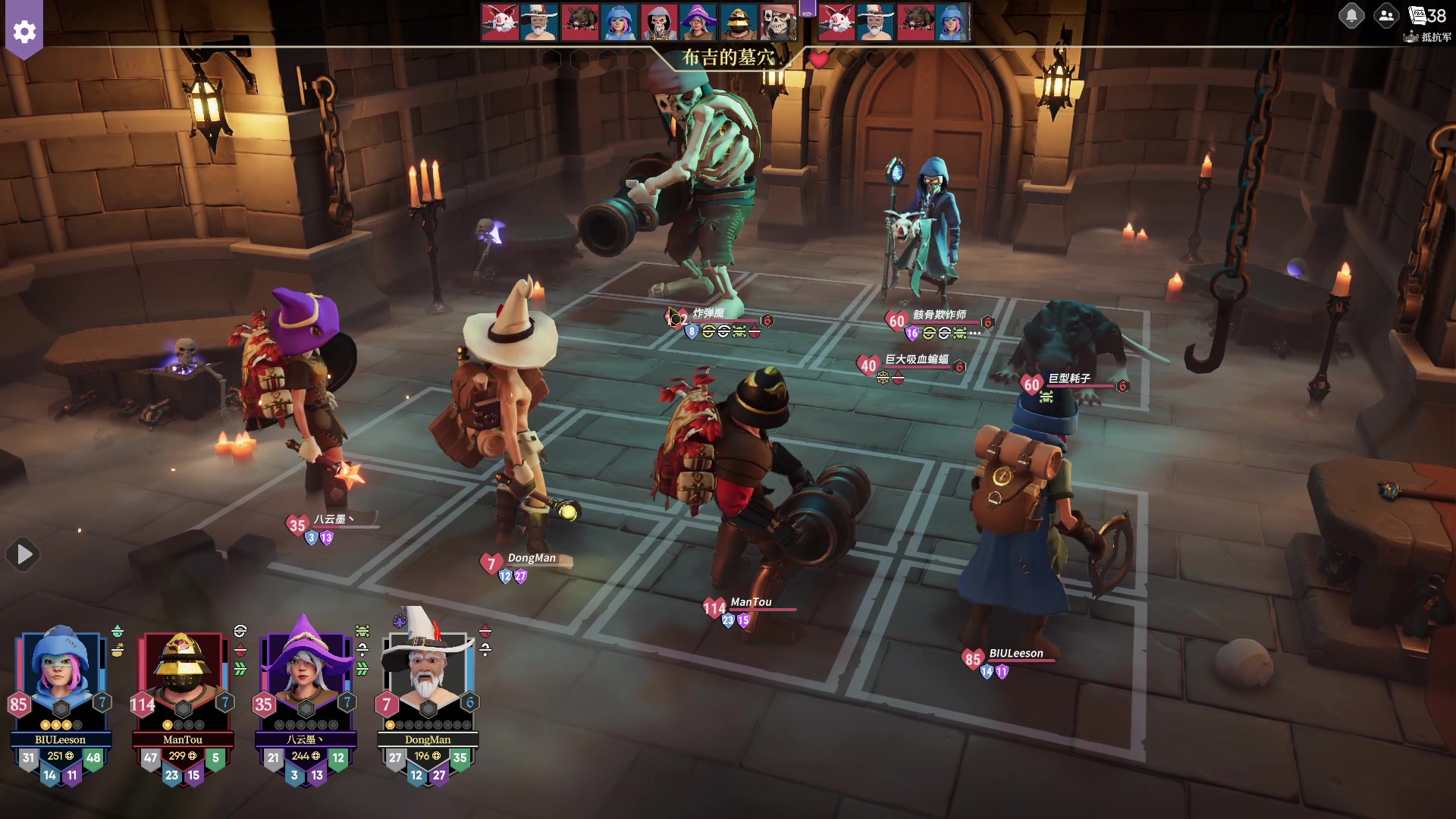This screenshot has height=819, width=1456.
Task: Click the purple witch hat turn portrait
Action: [x=697, y=21]
